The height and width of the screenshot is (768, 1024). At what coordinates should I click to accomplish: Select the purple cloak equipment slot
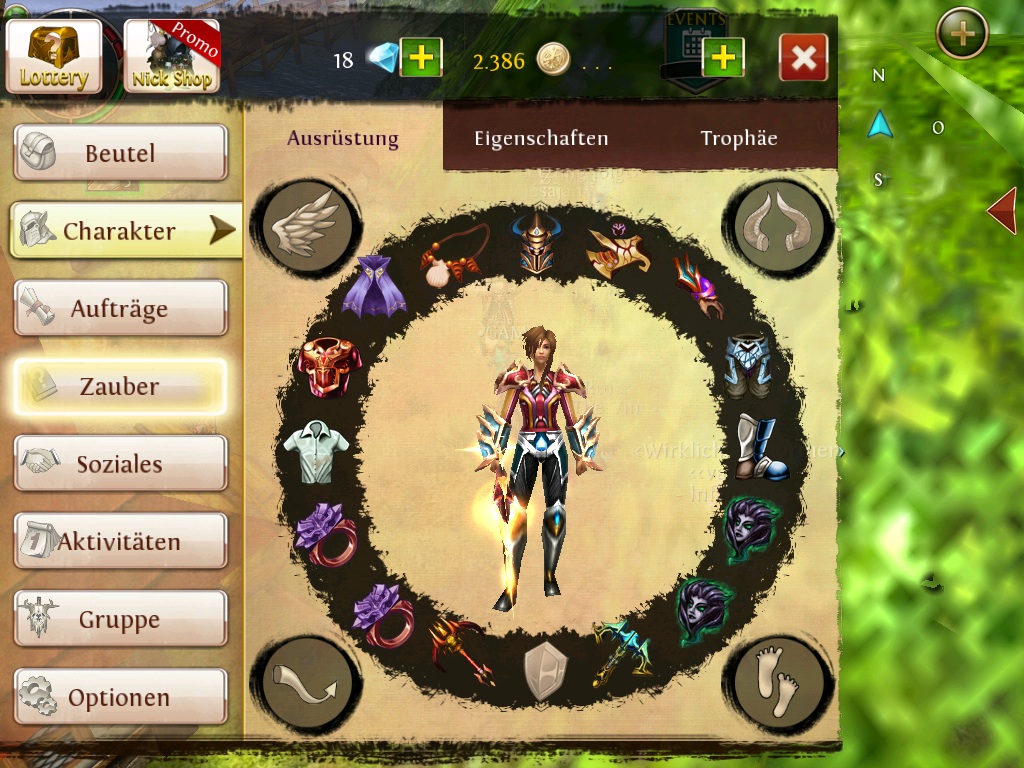coord(373,286)
